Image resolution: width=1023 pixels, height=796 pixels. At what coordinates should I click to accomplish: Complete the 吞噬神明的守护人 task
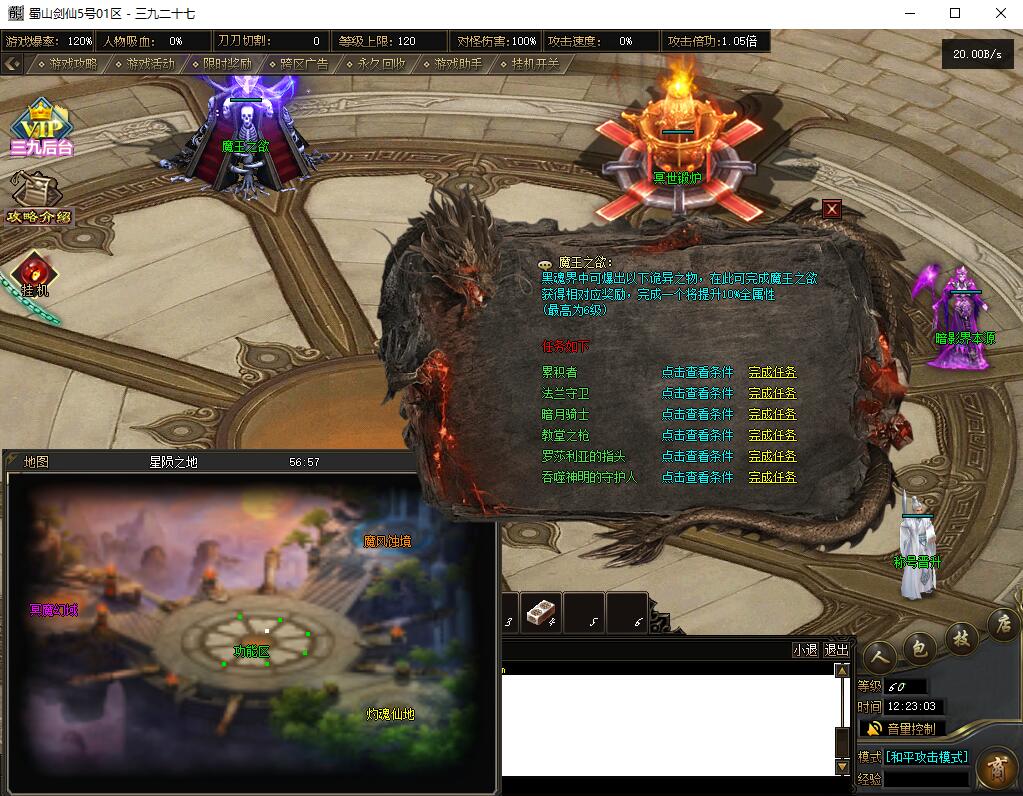tap(772, 477)
